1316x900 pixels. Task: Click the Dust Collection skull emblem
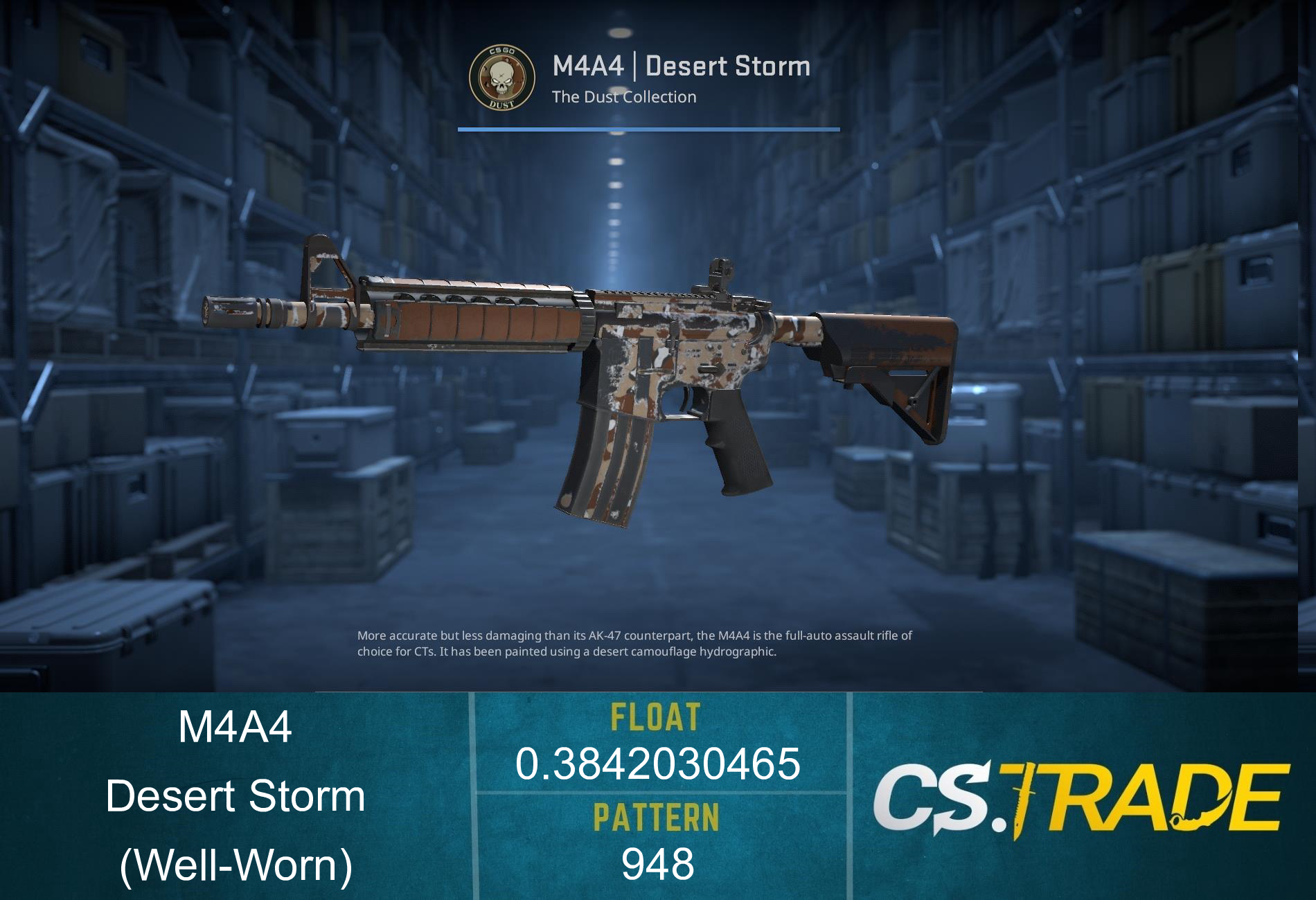point(502,78)
